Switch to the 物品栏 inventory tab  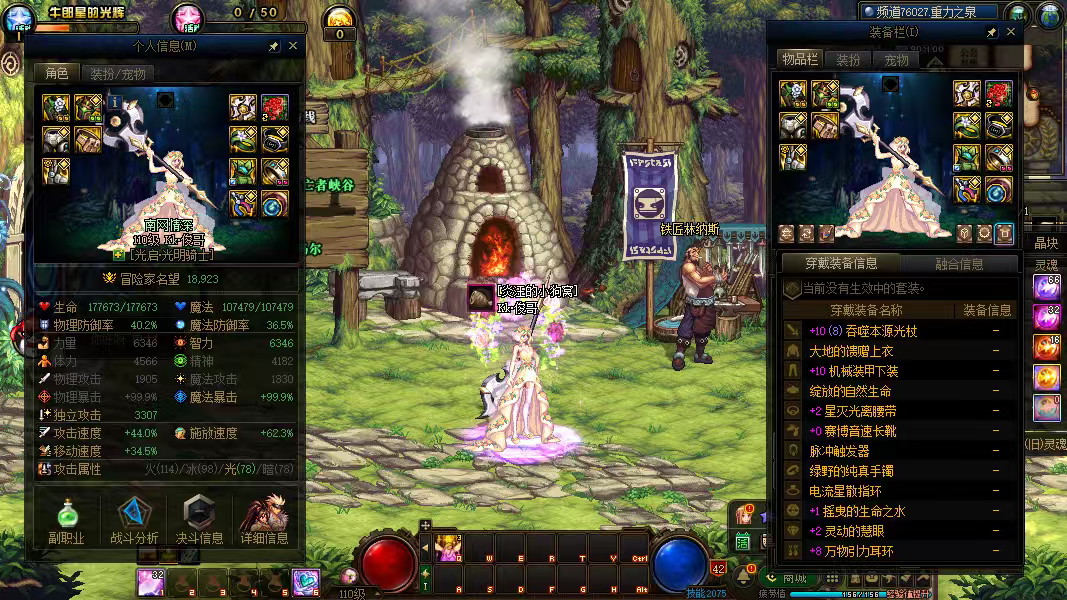point(800,60)
